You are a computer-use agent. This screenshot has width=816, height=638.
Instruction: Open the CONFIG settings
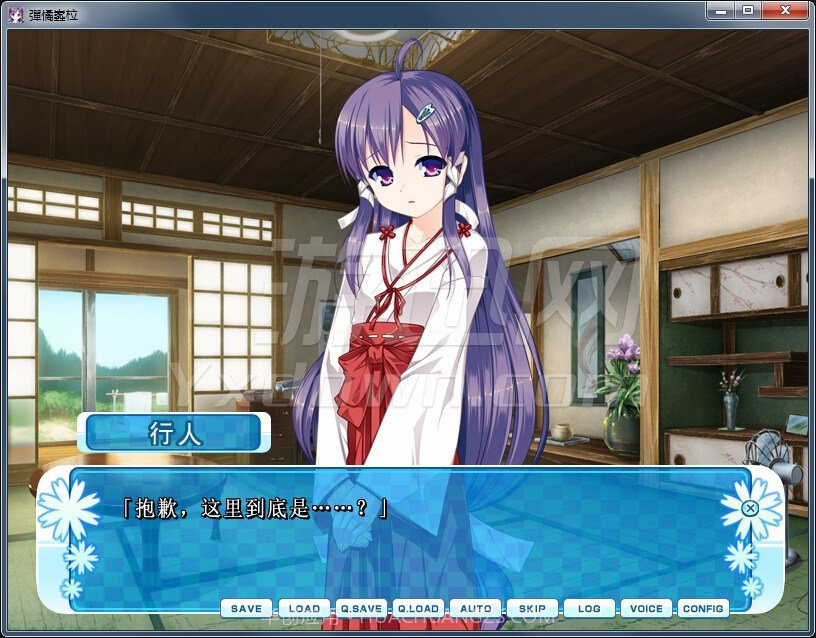tap(703, 608)
